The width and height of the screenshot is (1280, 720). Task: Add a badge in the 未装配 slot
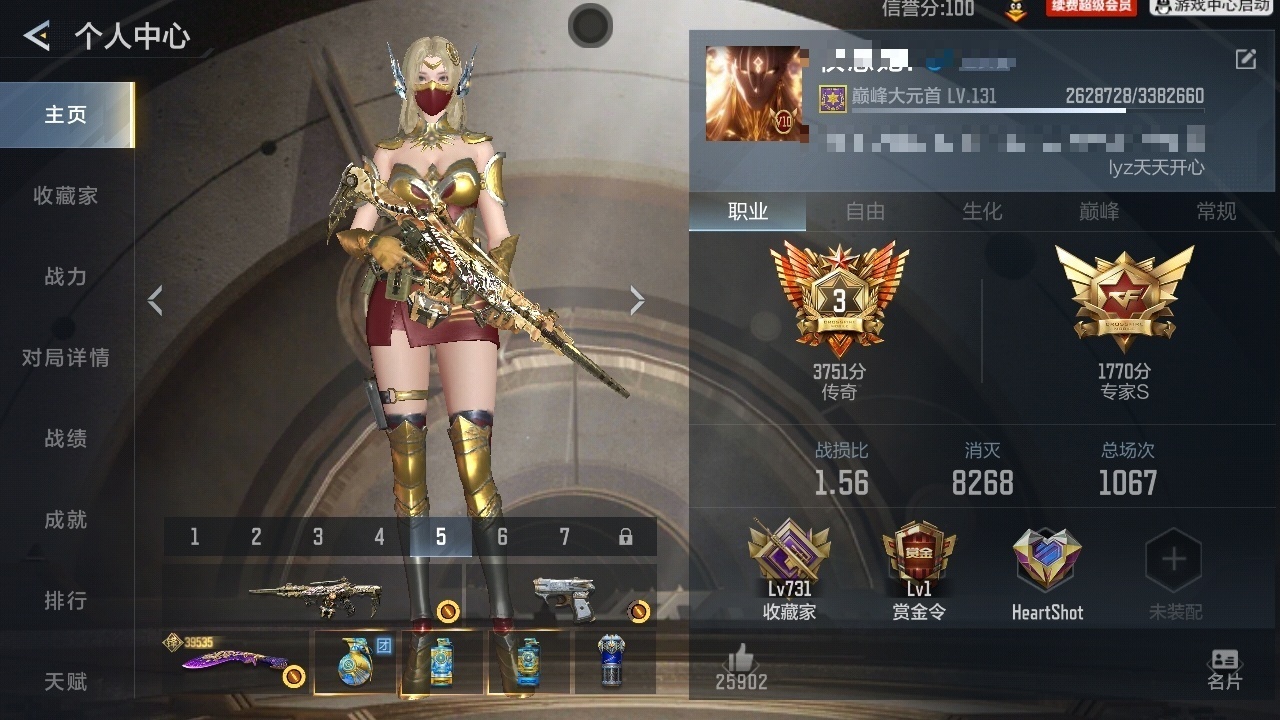point(1173,562)
